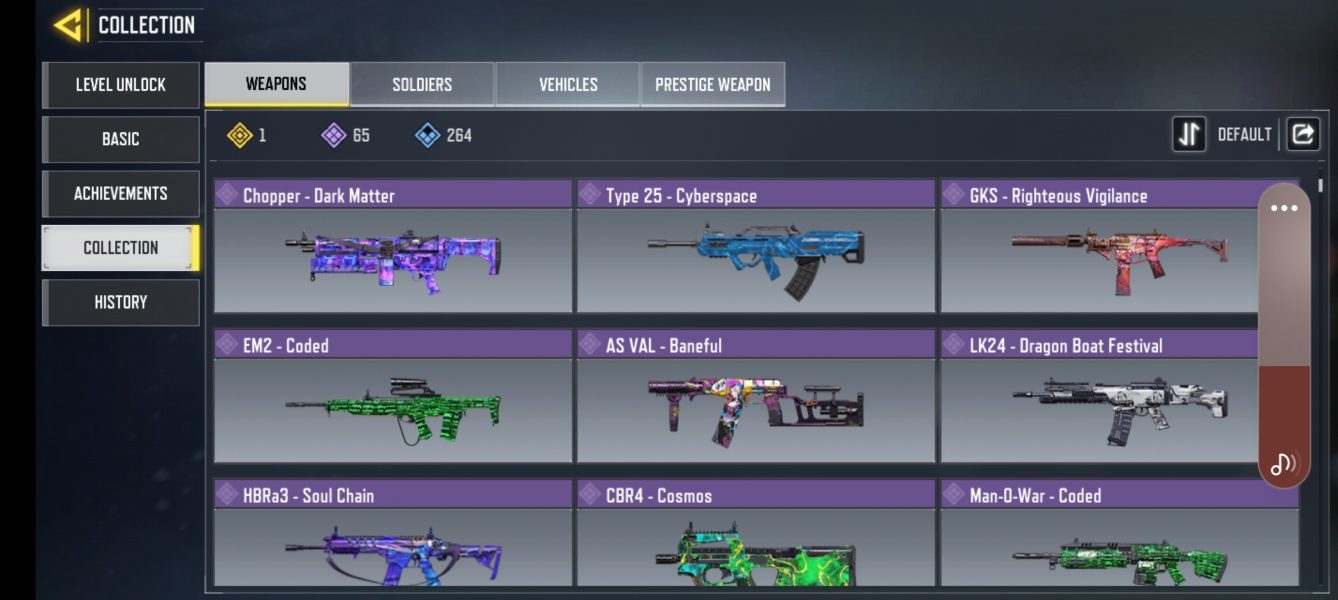Open the Vehicles tab
1338x600 pixels.
click(568, 84)
